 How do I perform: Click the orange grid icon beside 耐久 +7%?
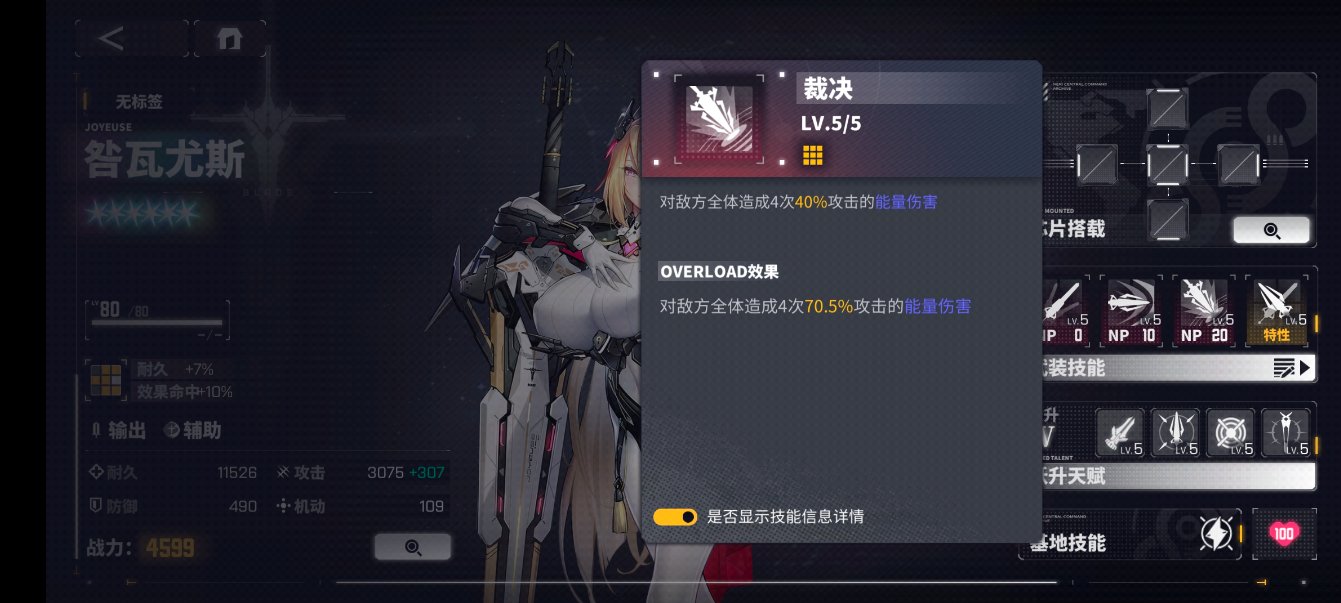[x=106, y=380]
